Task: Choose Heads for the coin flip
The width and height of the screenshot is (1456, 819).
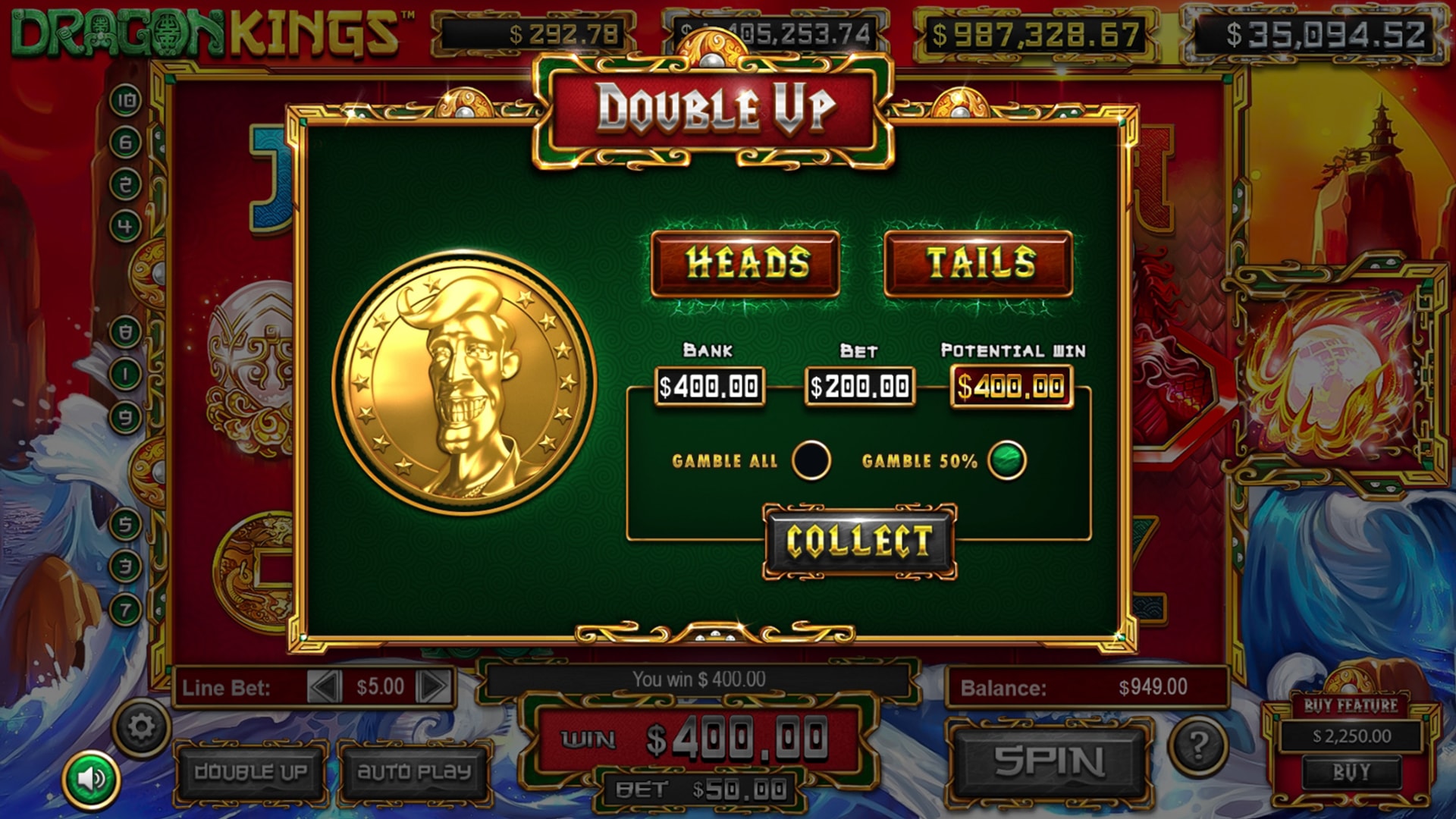Action: point(745,263)
